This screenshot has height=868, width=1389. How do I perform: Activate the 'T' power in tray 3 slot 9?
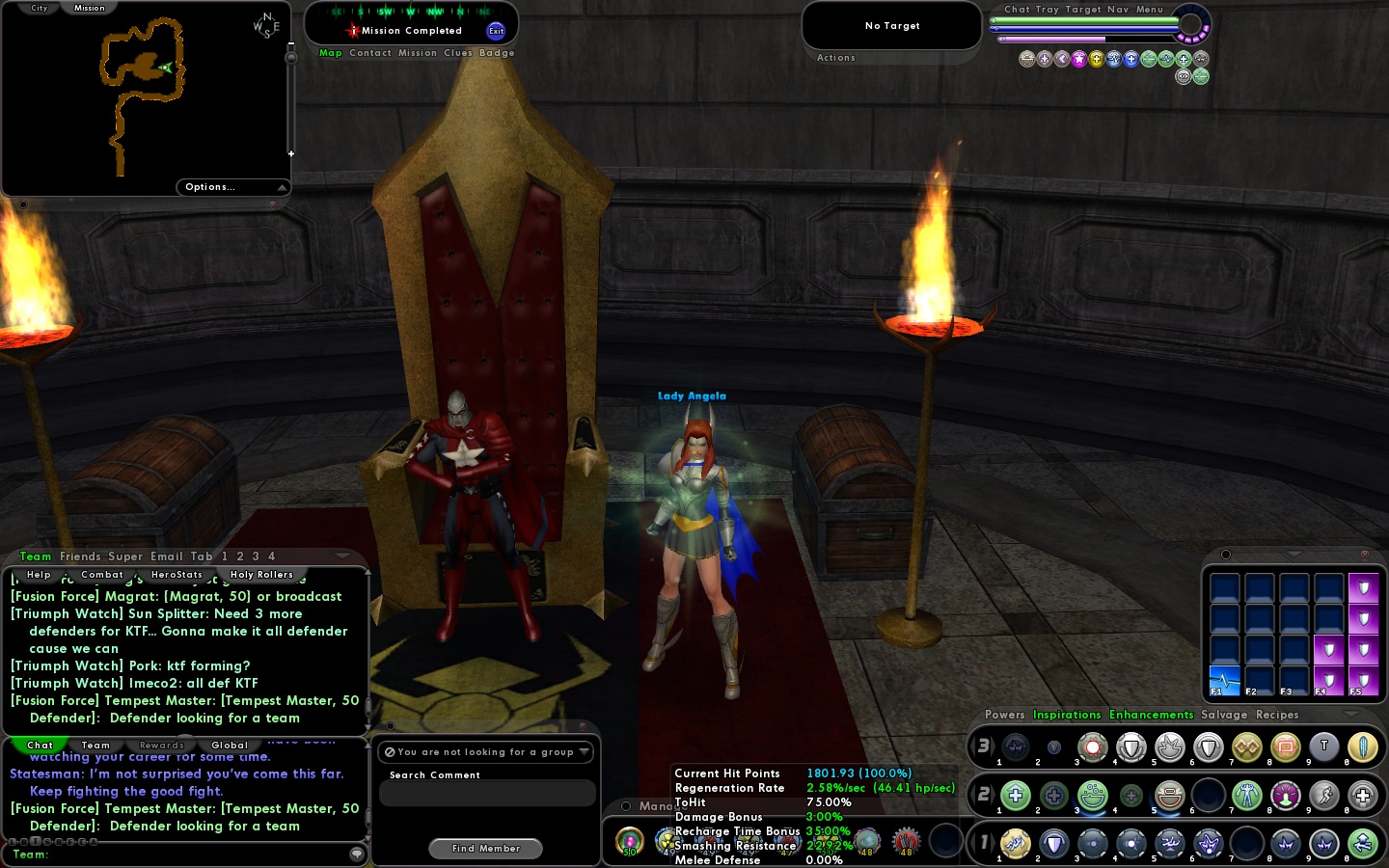coord(1324,747)
